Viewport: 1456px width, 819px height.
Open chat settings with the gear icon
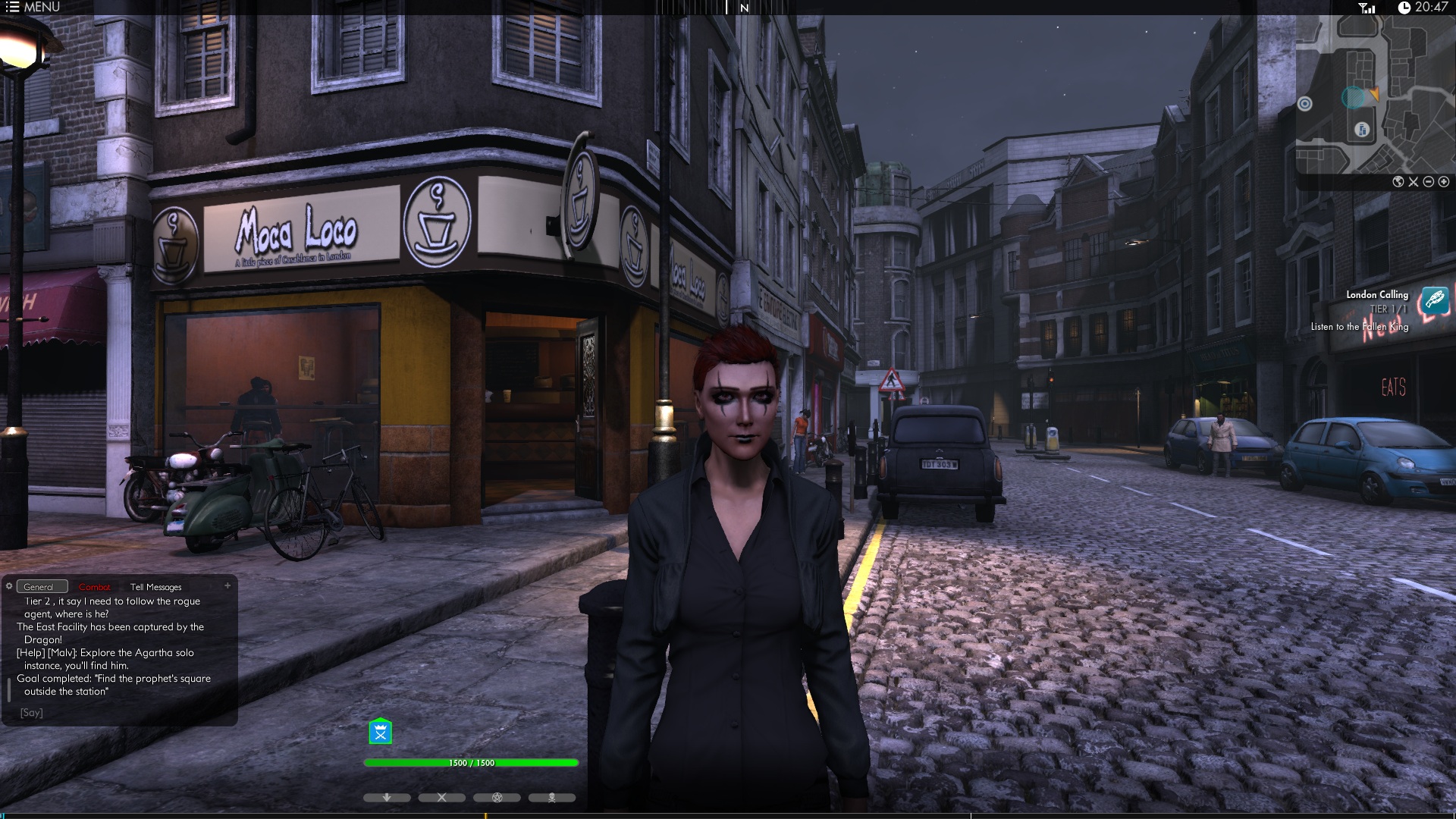click(x=9, y=586)
